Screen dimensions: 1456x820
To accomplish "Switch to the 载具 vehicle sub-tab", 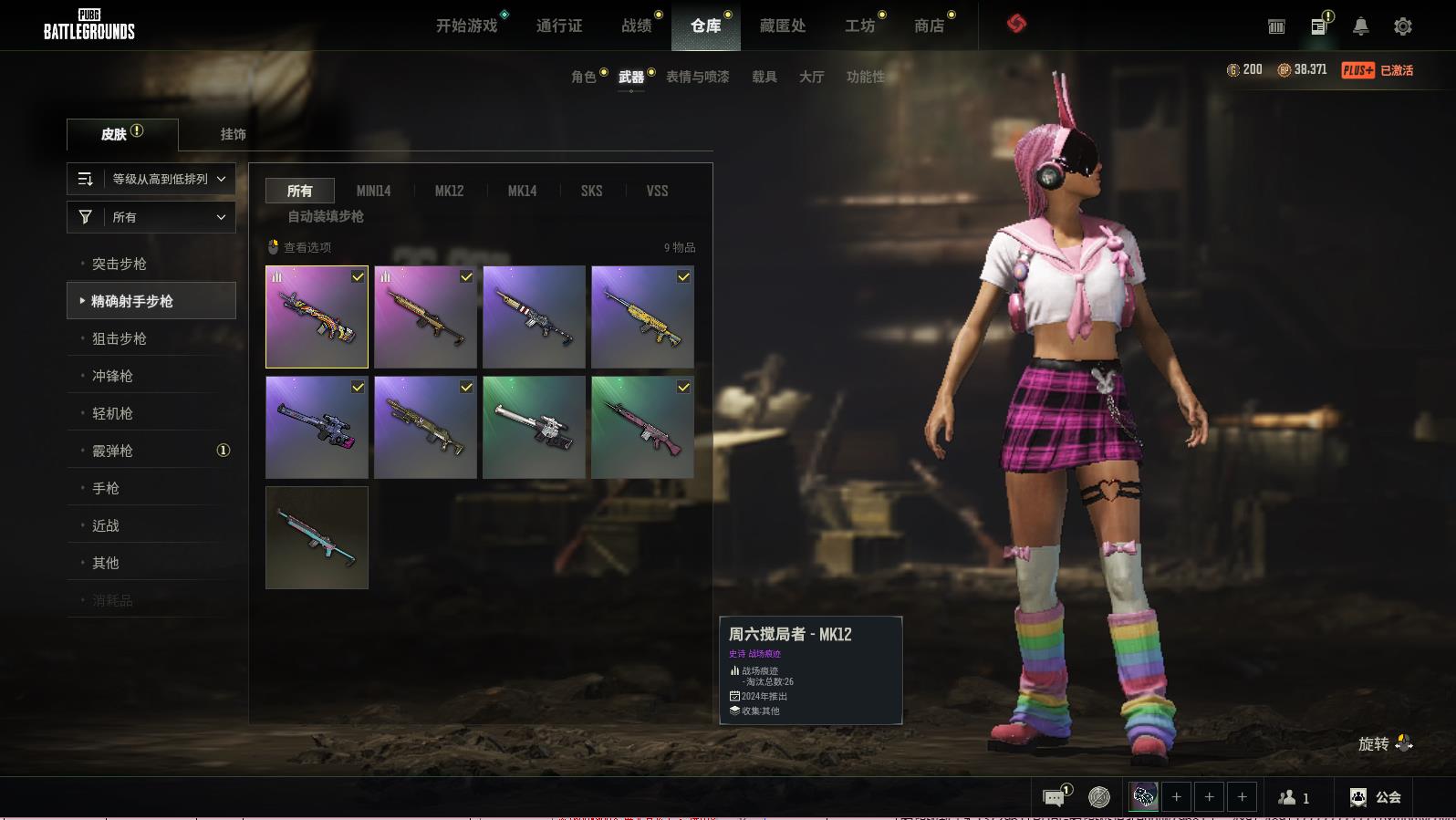I will (764, 77).
